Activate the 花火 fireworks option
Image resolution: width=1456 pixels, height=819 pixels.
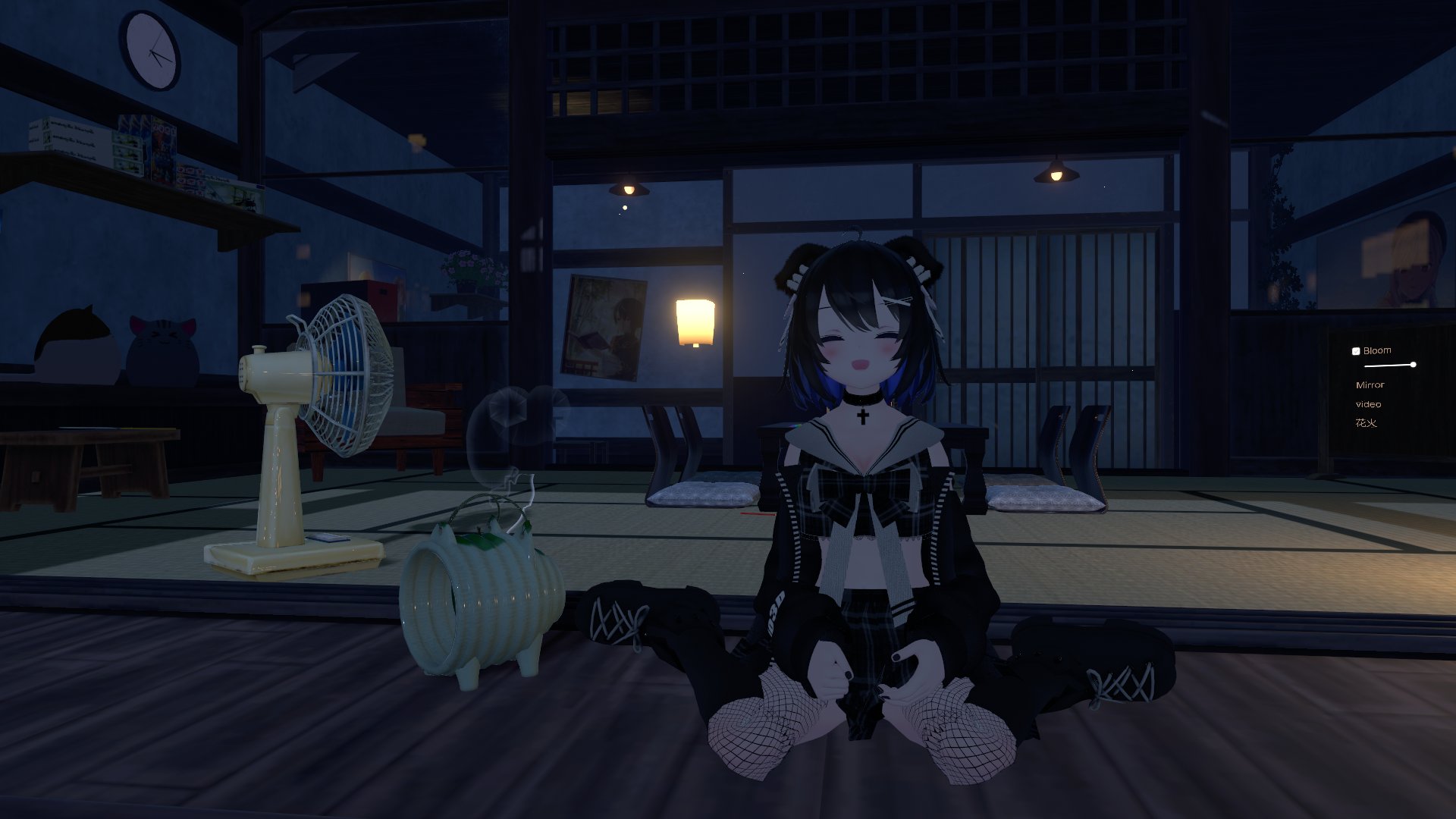1366,424
